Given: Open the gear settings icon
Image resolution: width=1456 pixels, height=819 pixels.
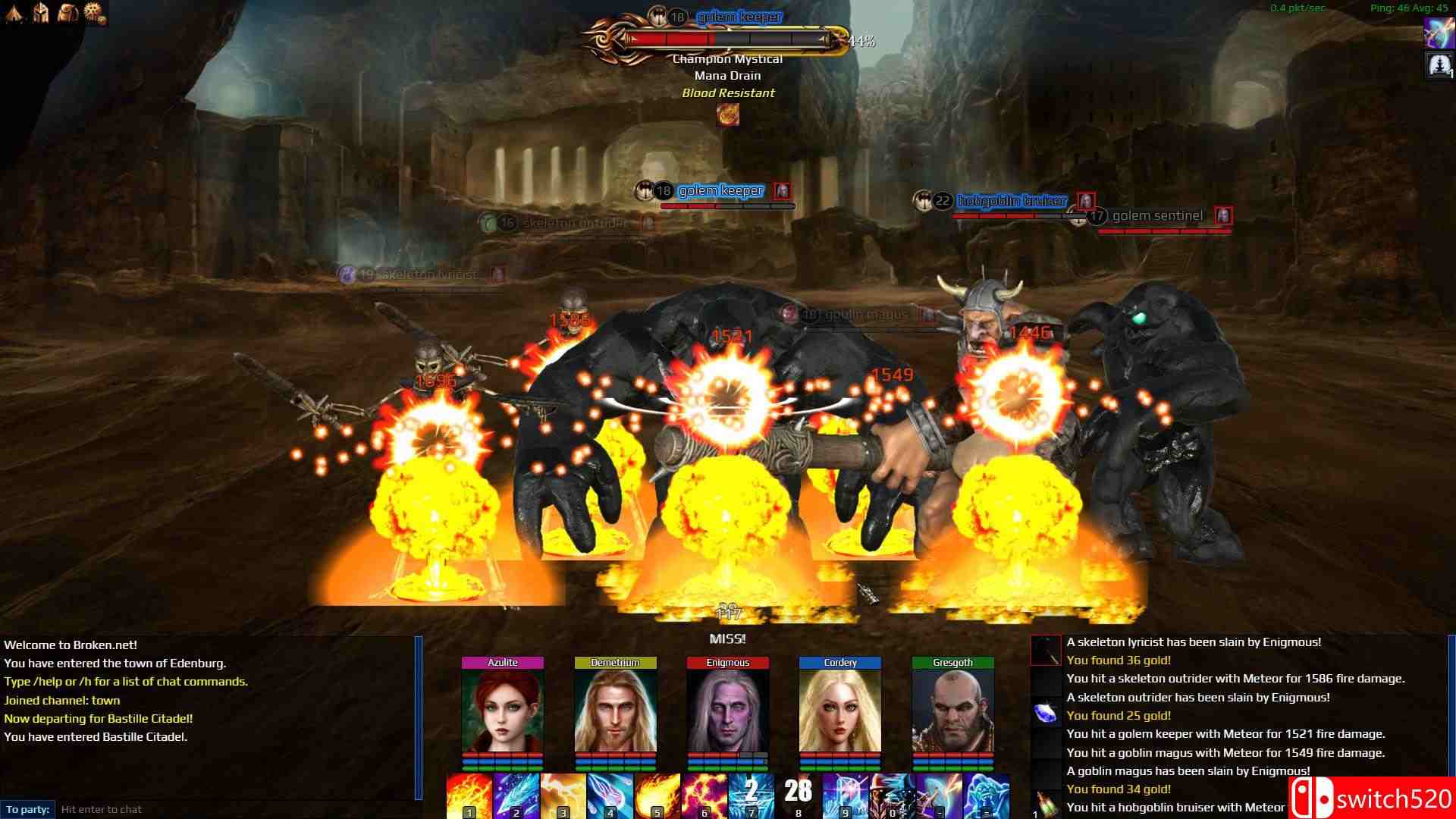Looking at the screenshot, I should tap(94, 13).
